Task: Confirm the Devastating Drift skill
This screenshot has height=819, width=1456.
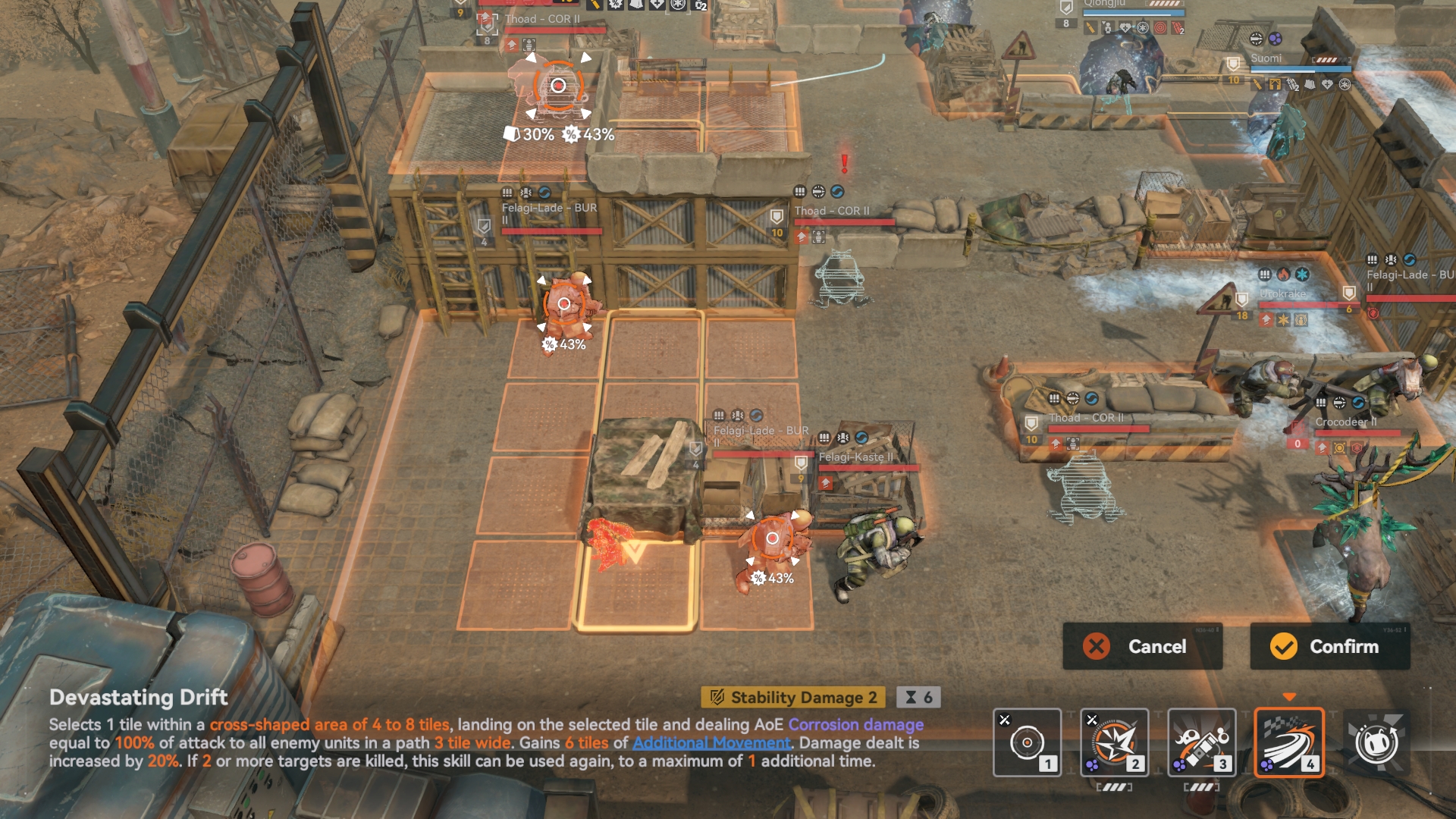Action: click(x=1329, y=646)
